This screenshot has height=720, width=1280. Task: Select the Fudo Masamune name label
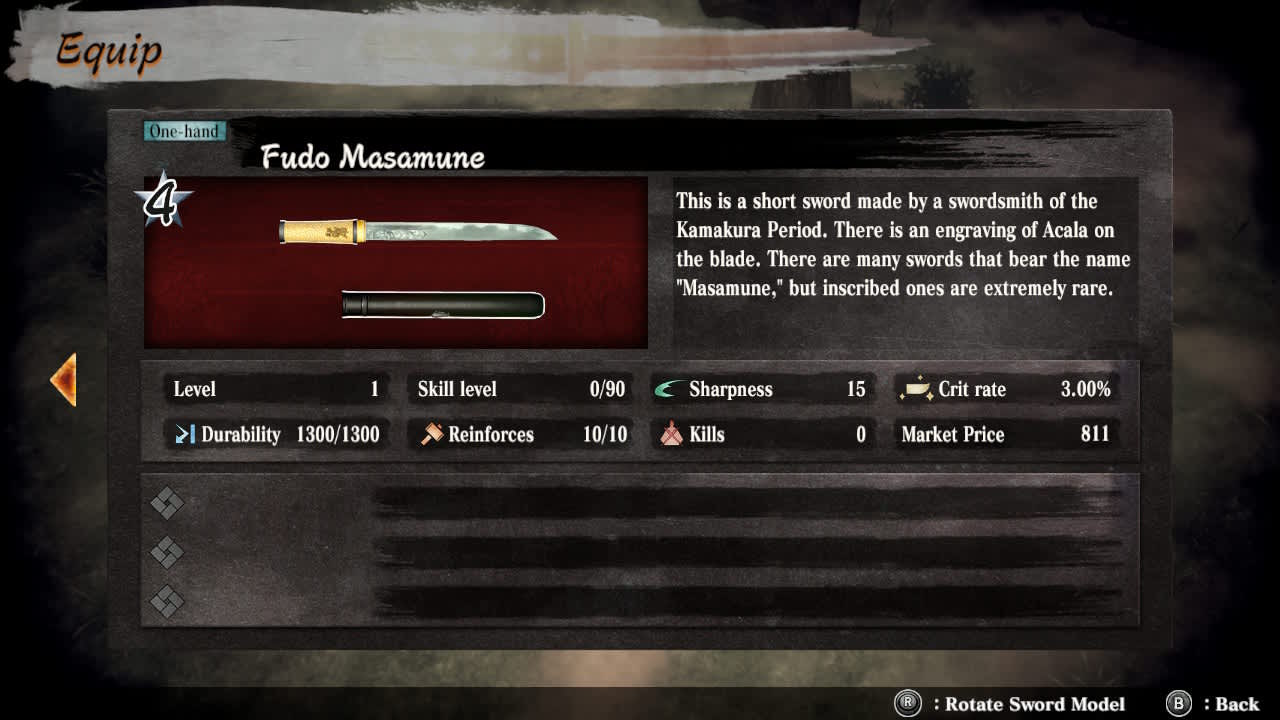[373, 157]
